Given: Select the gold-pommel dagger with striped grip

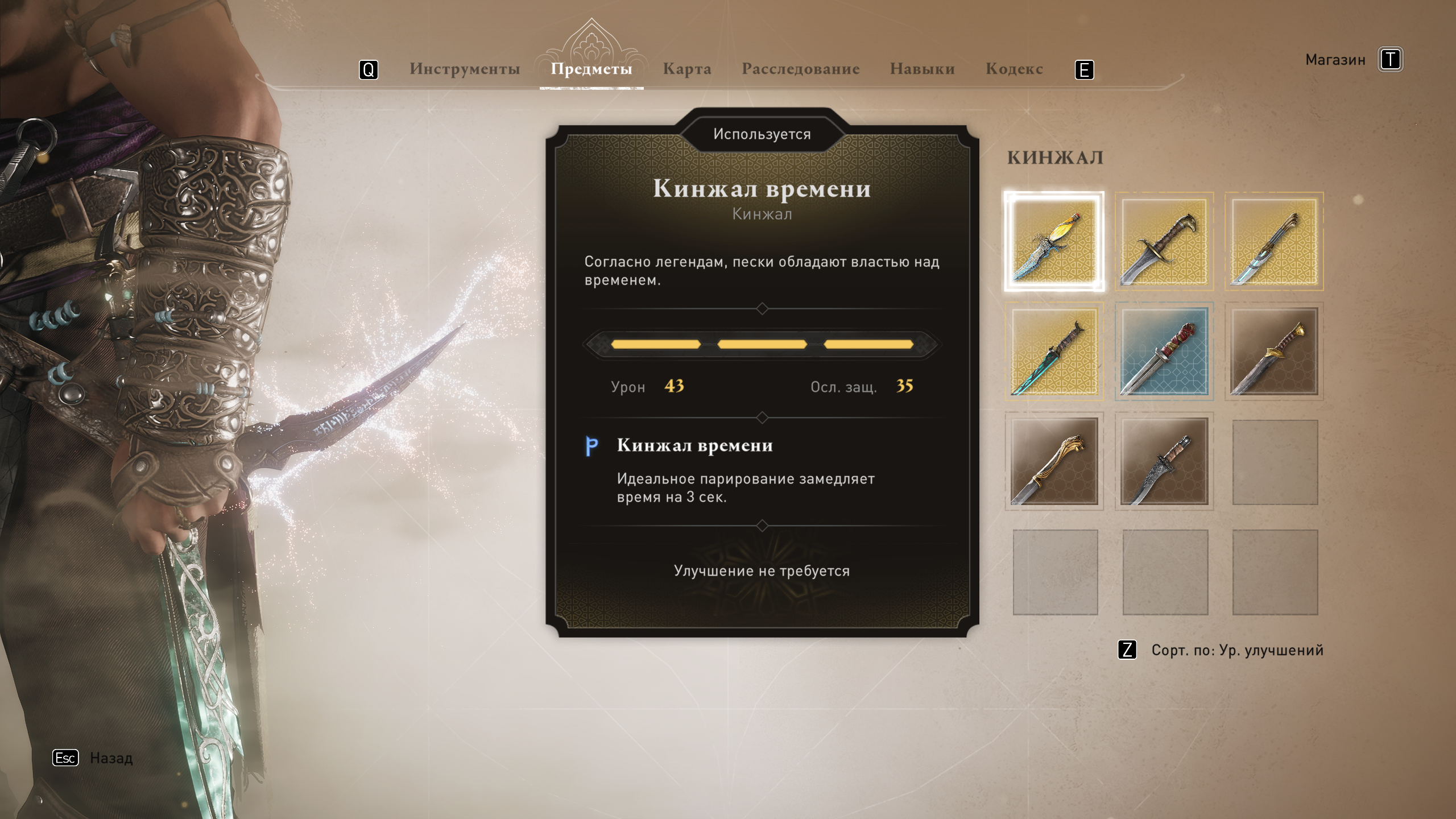Looking at the screenshot, I should 1275,351.
